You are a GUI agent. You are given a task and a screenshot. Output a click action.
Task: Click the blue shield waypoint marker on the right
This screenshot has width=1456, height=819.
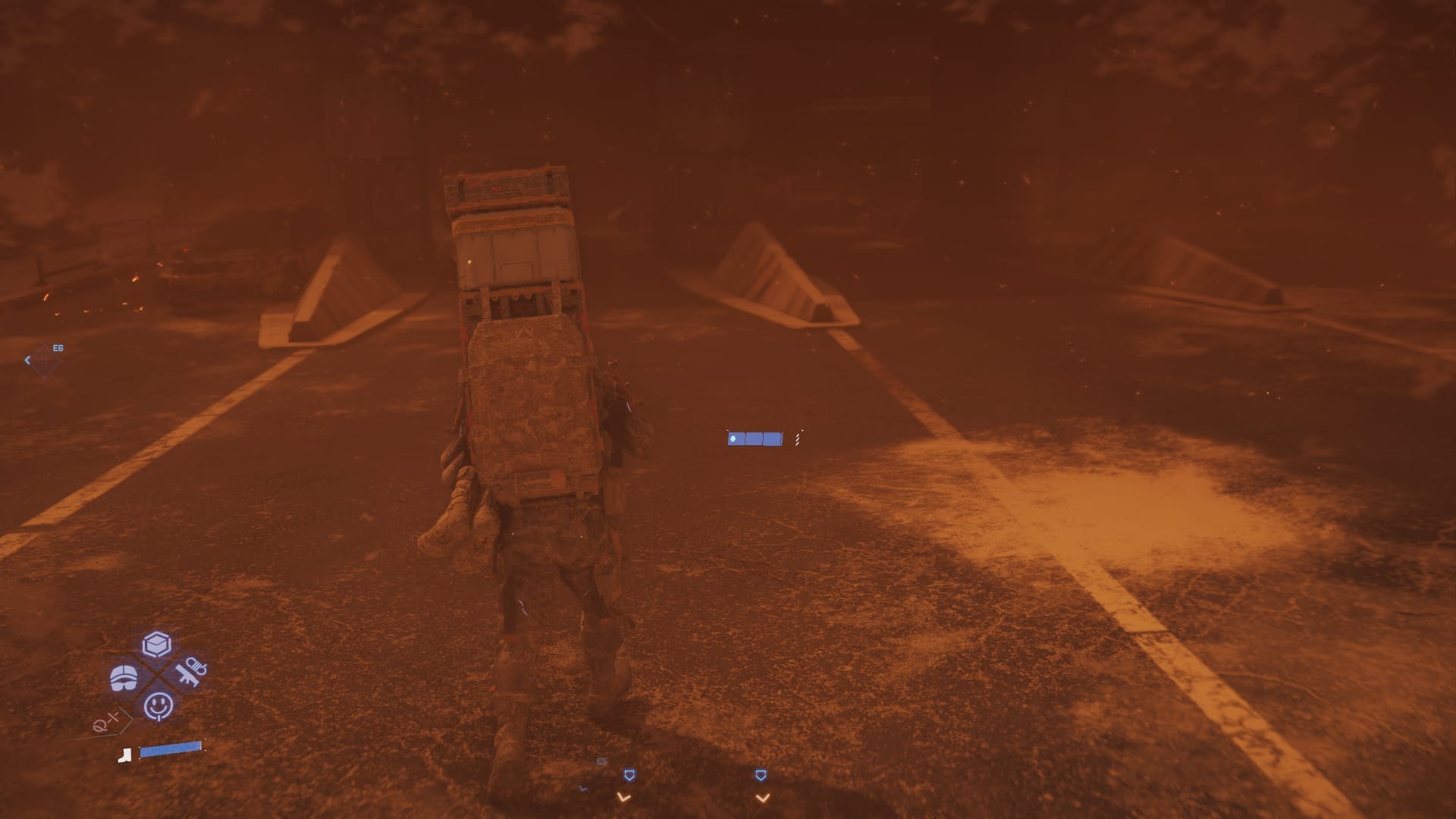coord(761,775)
